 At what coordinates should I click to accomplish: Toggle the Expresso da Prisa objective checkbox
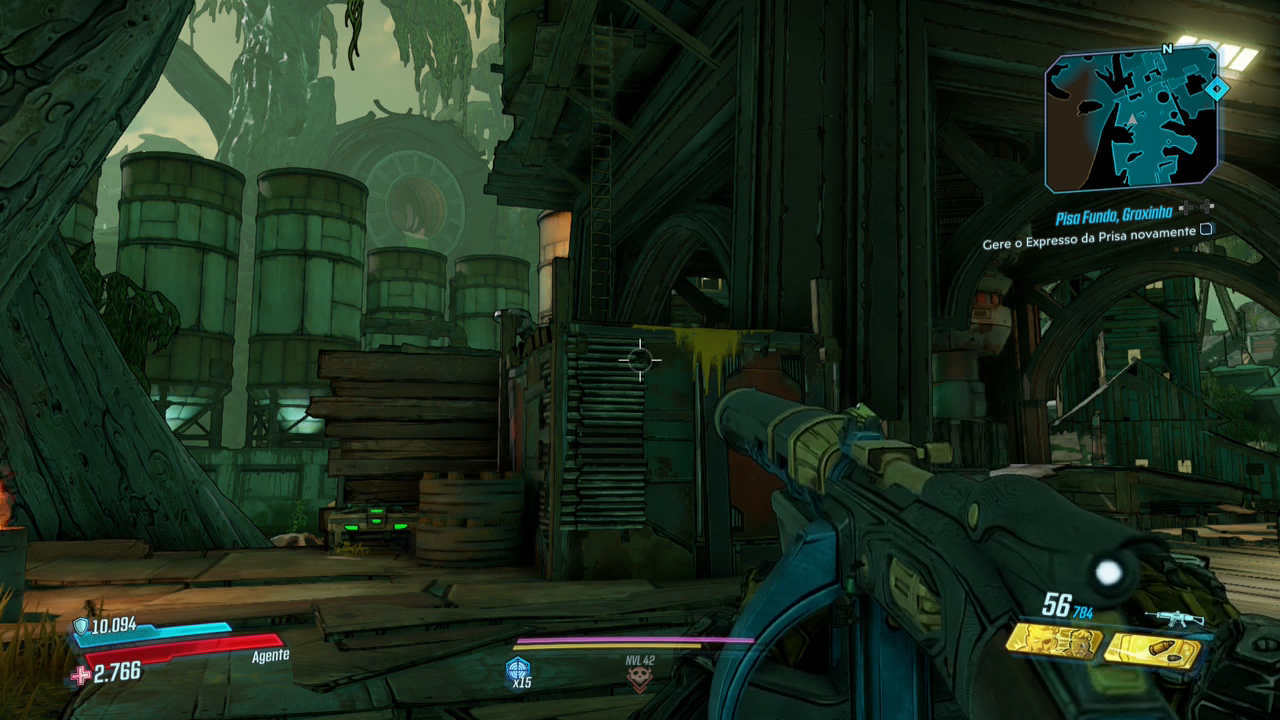tap(1206, 230)
